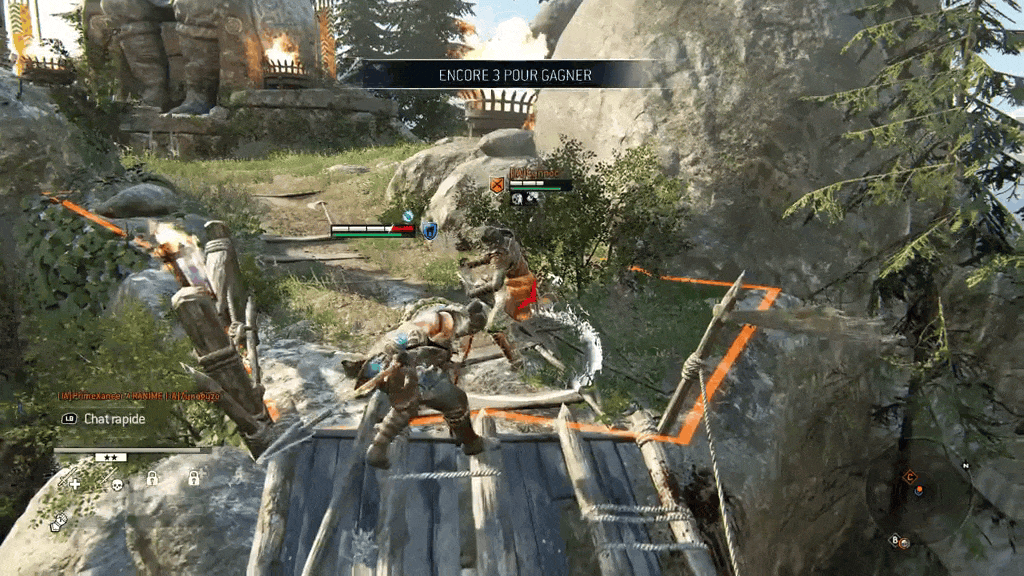Select zone C marker on the minimap

click(910, 477)
